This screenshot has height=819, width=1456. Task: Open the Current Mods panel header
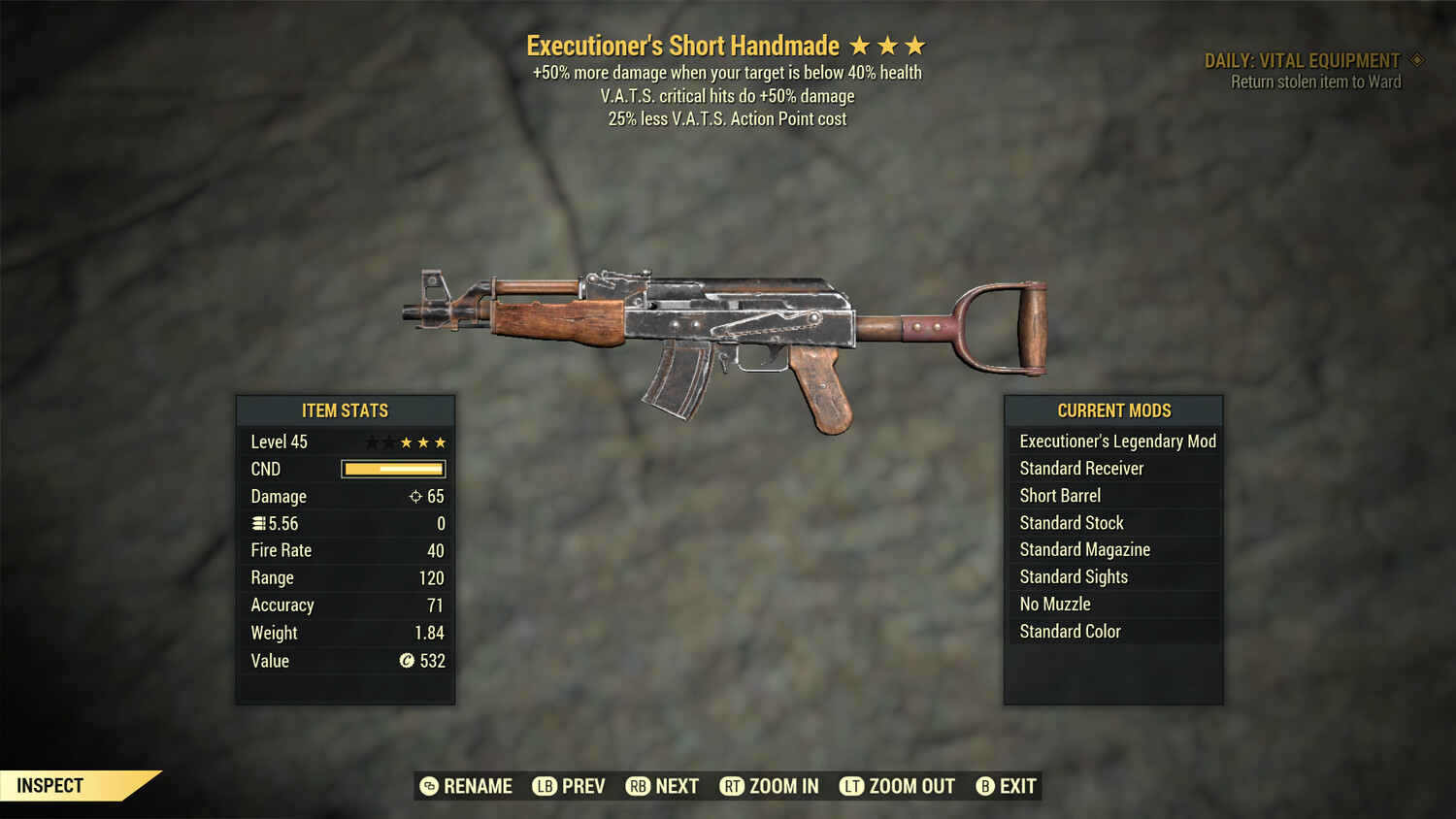coord(1112,409)
